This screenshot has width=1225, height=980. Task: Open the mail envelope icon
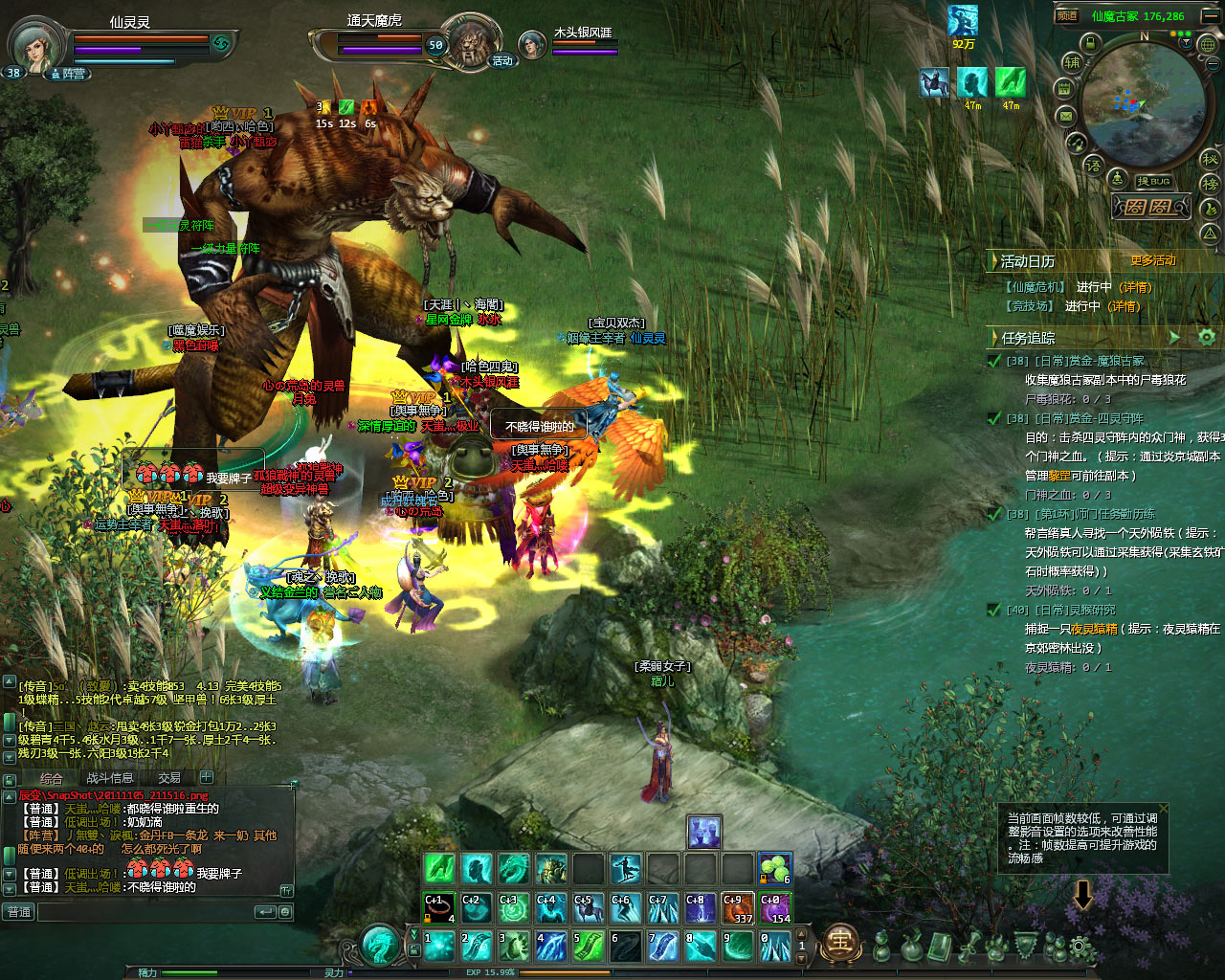(1065, 116)
